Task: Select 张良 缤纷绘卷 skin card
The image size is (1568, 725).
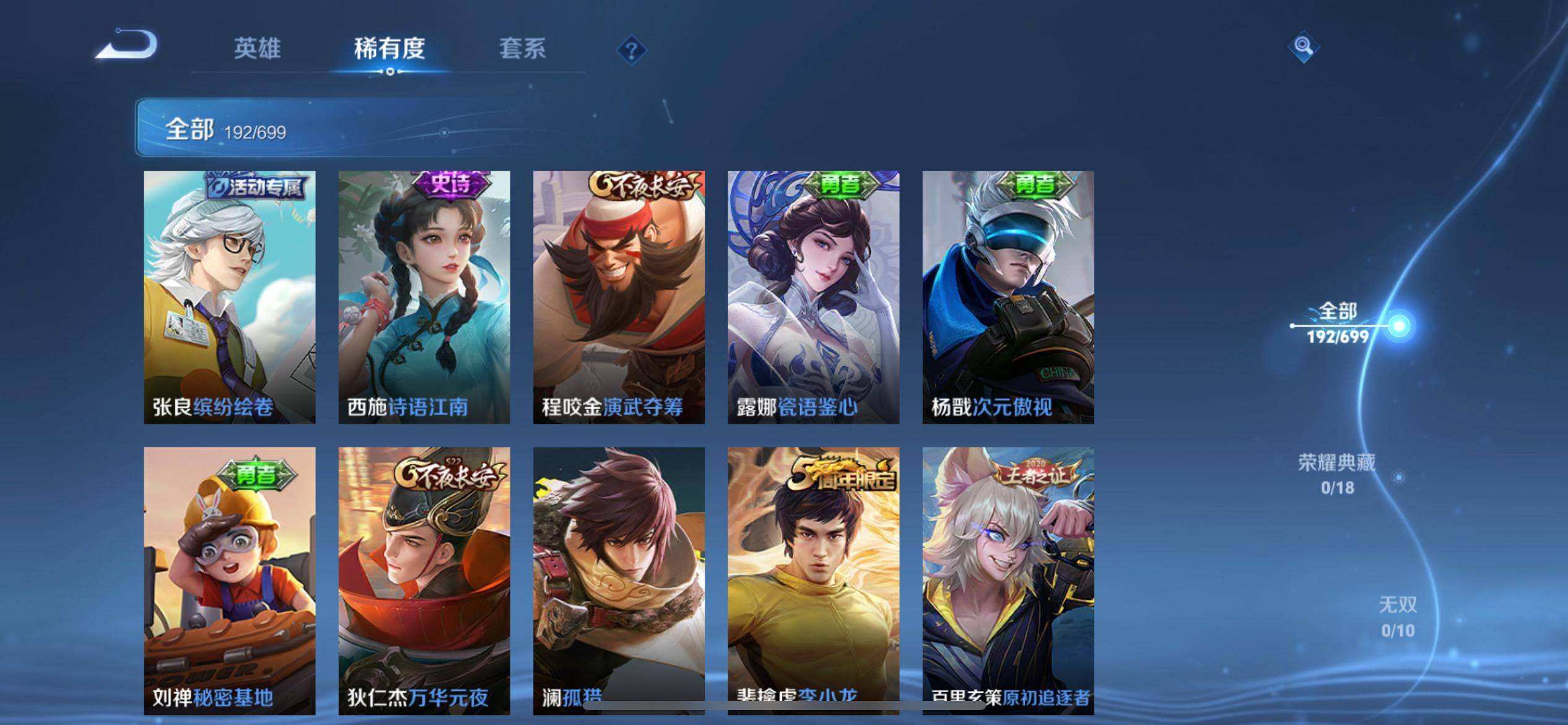Action: pos(230,297)
